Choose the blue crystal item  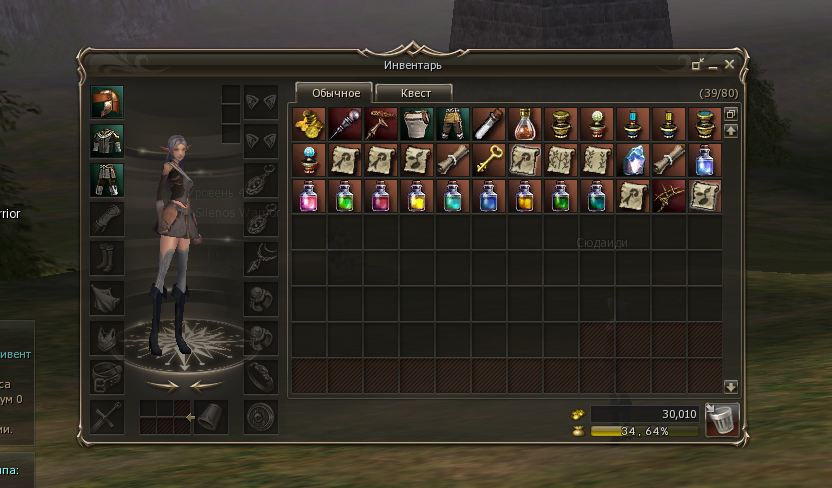pos(633,159)
